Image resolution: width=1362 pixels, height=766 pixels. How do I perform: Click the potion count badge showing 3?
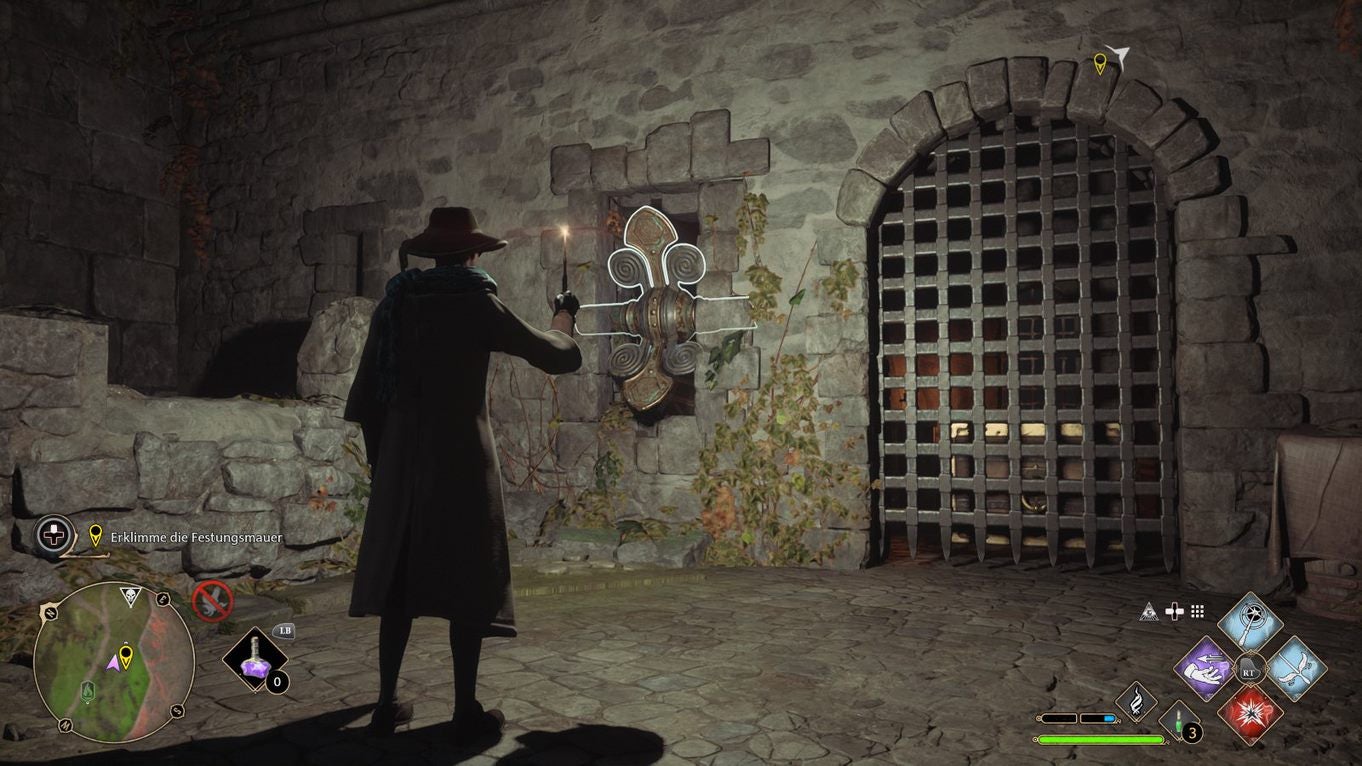coord(1192,733)
